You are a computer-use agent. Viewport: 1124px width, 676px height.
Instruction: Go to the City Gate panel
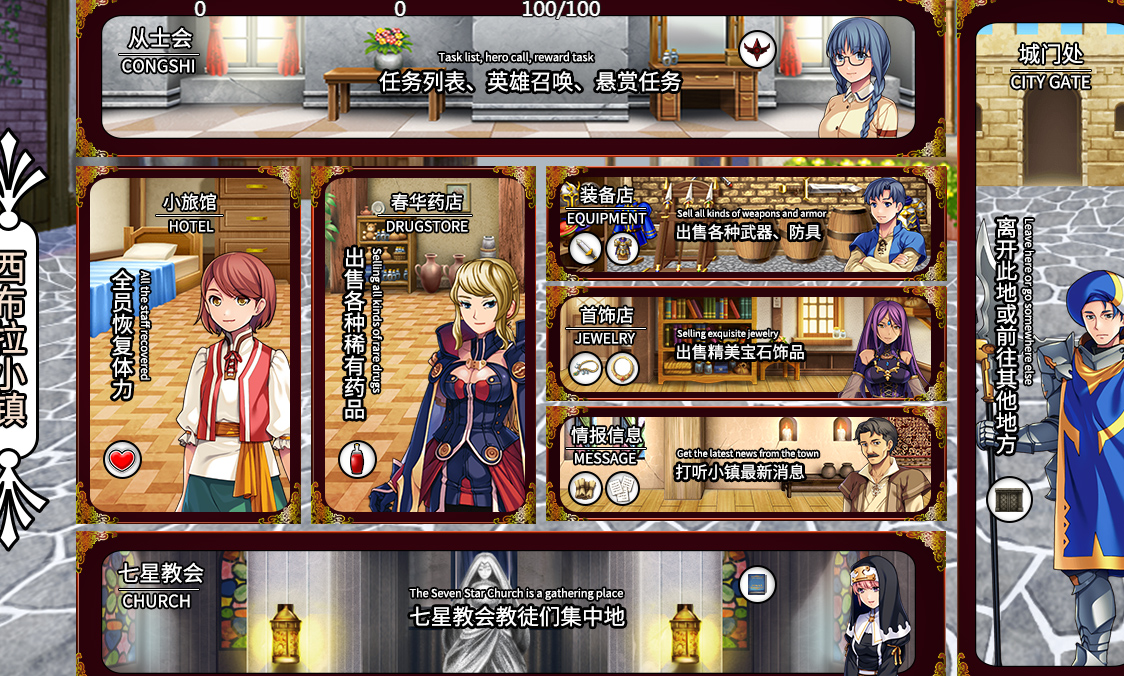[x=1050, y=340]
